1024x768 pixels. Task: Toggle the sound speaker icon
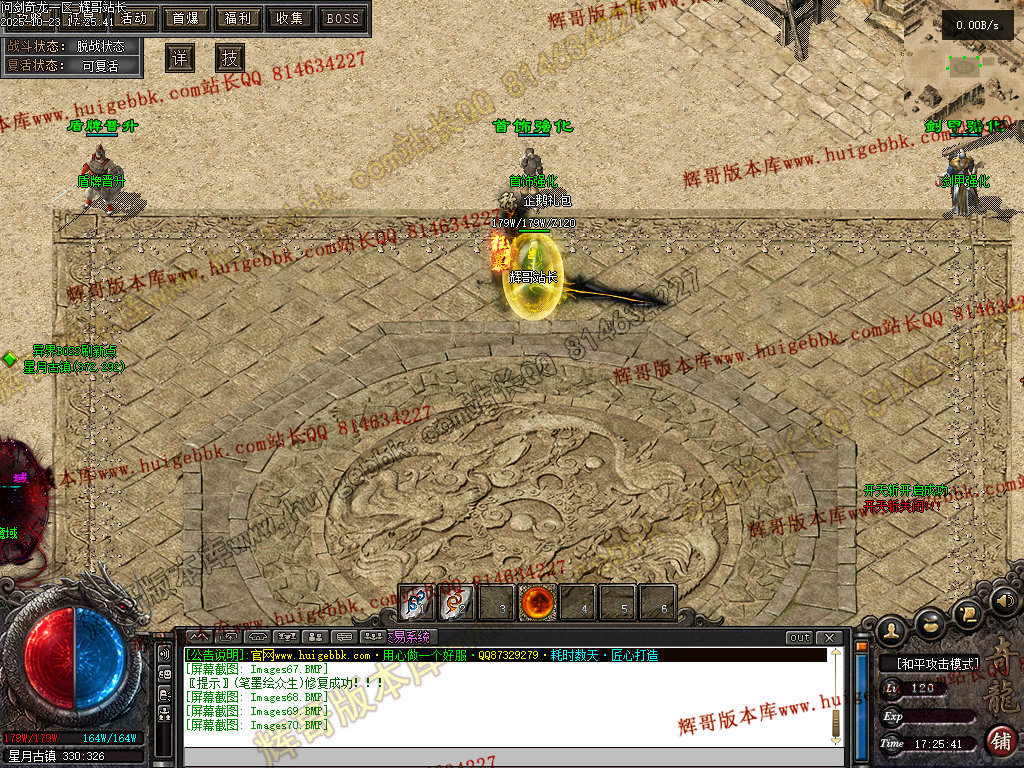[x=1006, y=600]
